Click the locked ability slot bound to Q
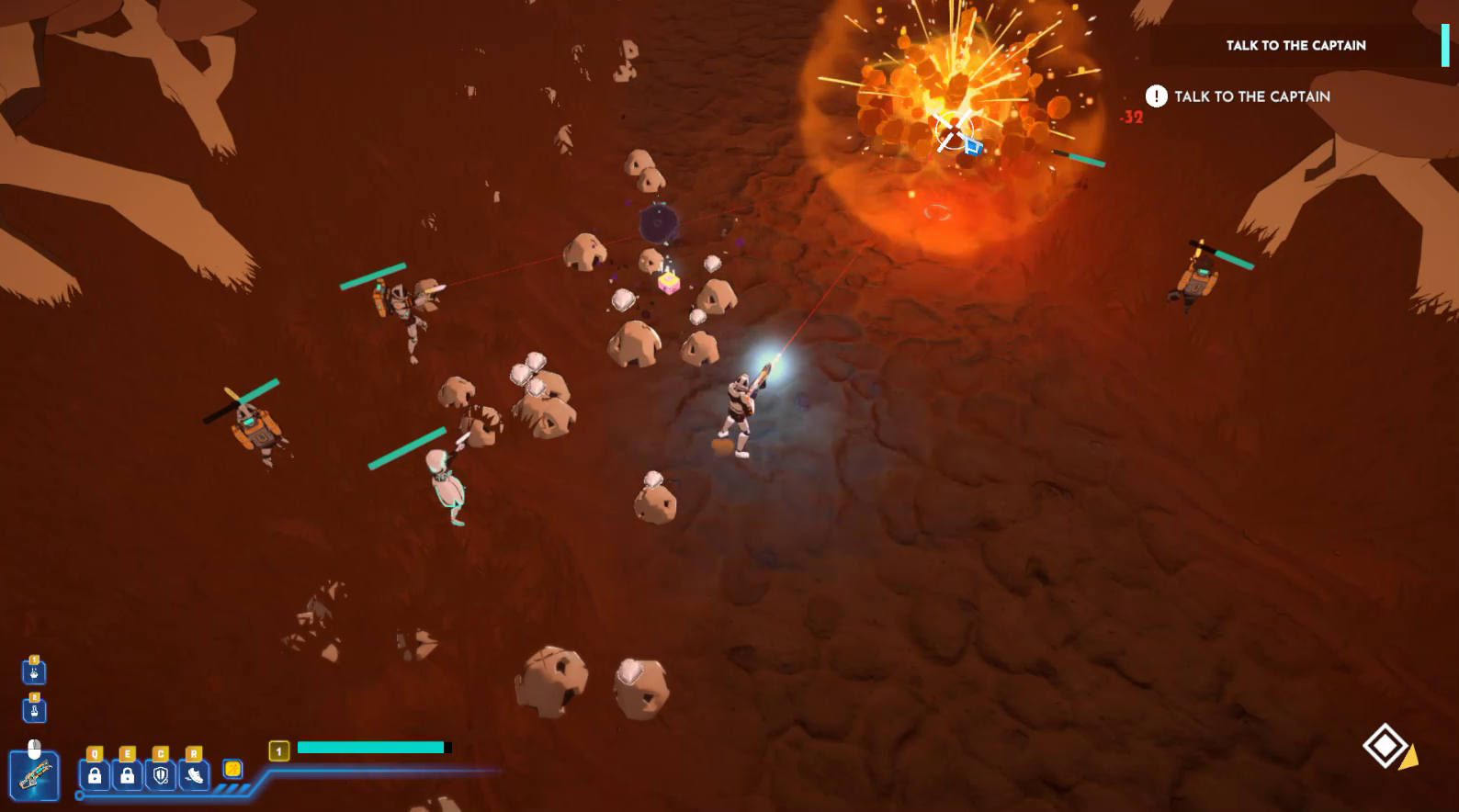This screenshot has height=812, width=1459. click(94, 776)
